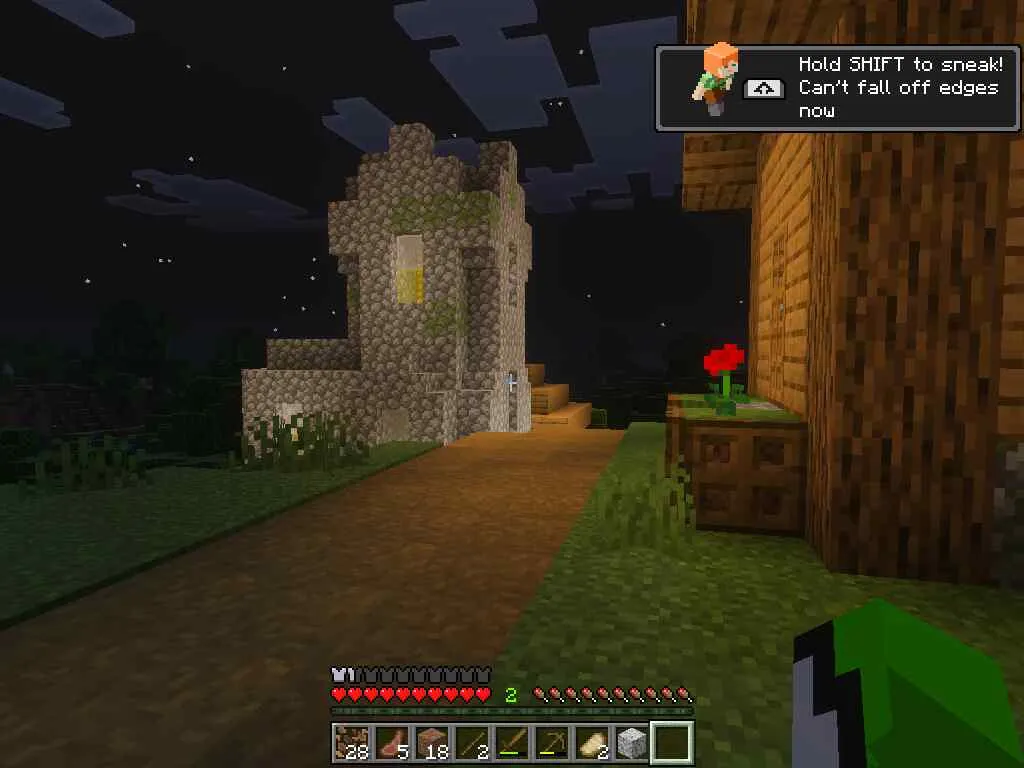
Task: Click the highlighted empty hotbar slot
Action: pos(671,743)
